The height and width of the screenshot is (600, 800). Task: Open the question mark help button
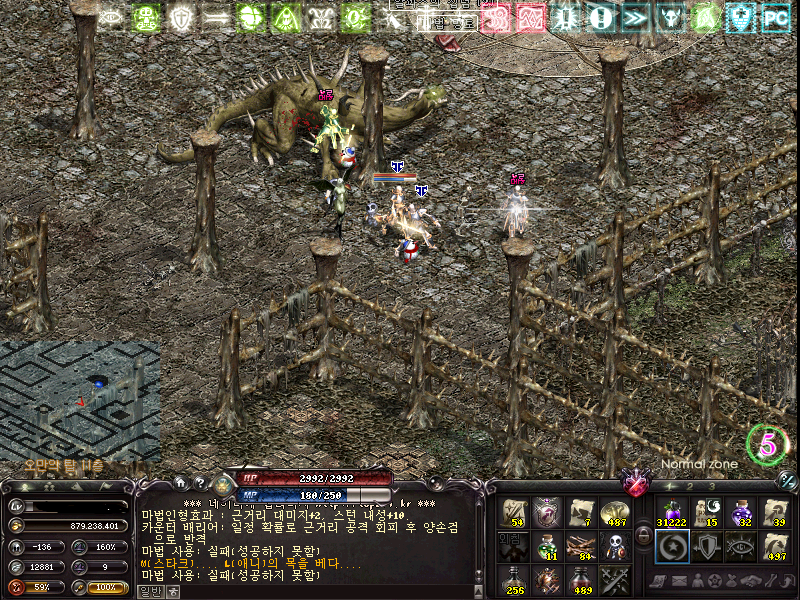click(x=199, y=482)
